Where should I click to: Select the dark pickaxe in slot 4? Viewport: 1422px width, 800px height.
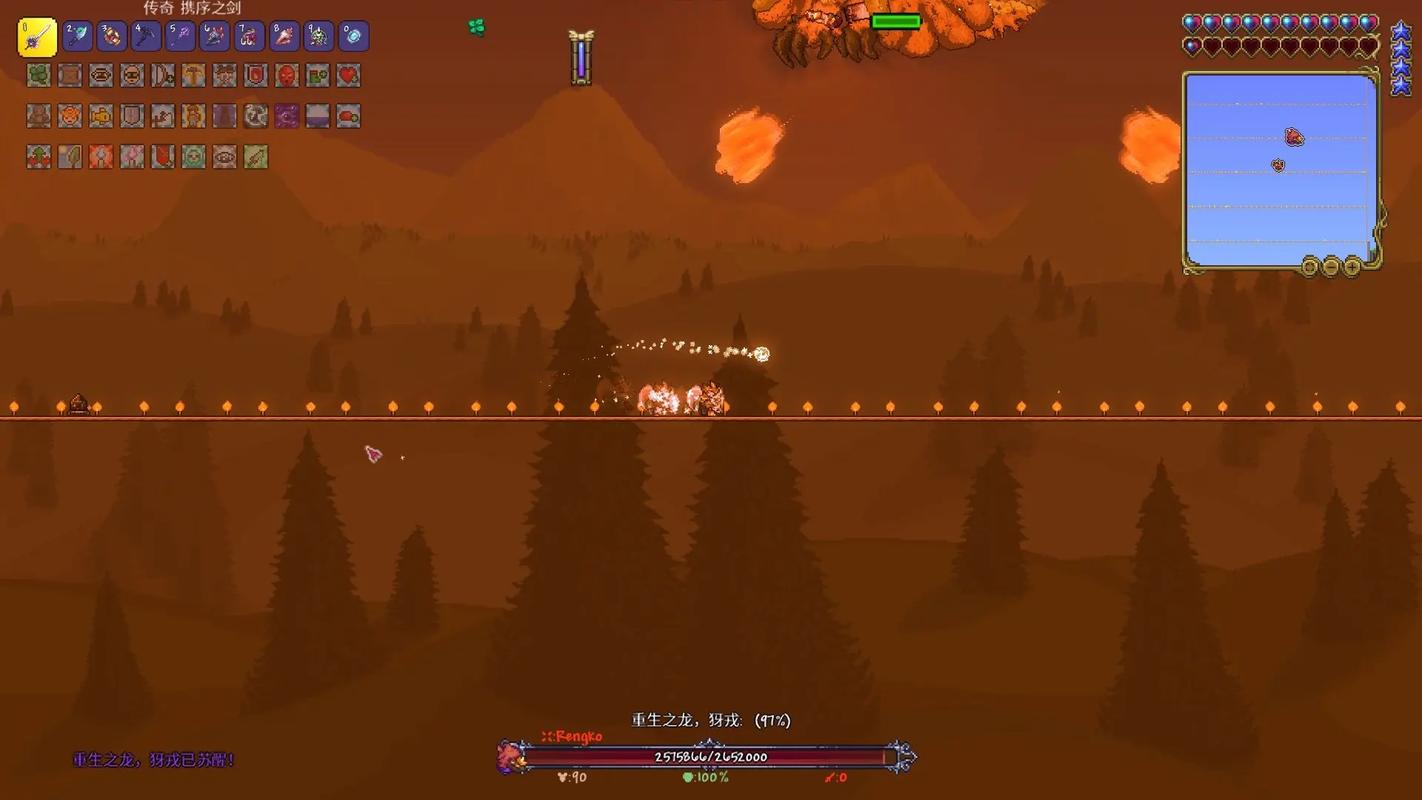click(x=146, y=37)
